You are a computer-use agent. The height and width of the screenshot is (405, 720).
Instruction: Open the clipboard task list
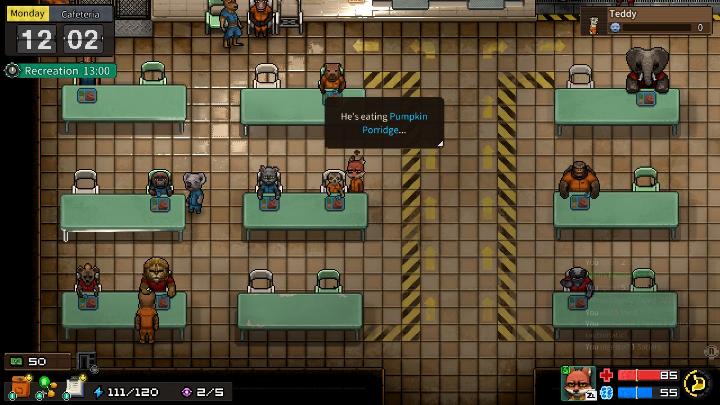tap(73, 387)
